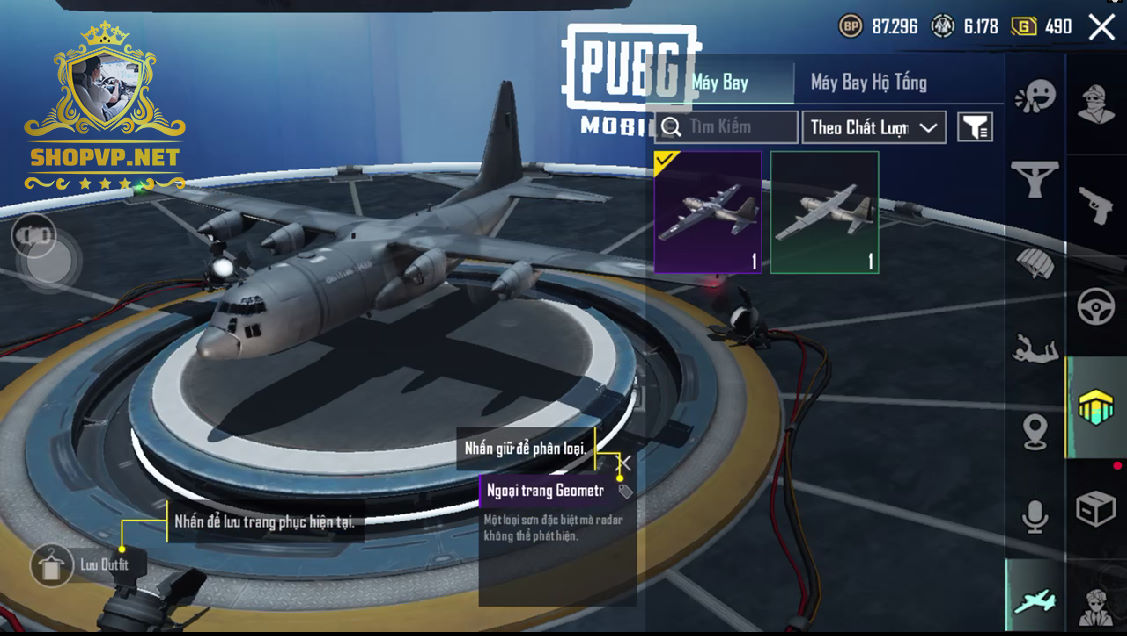Choose the green-bordered plane skin
The height and width of the screenshot is (636, 1127).
point(825,212)
